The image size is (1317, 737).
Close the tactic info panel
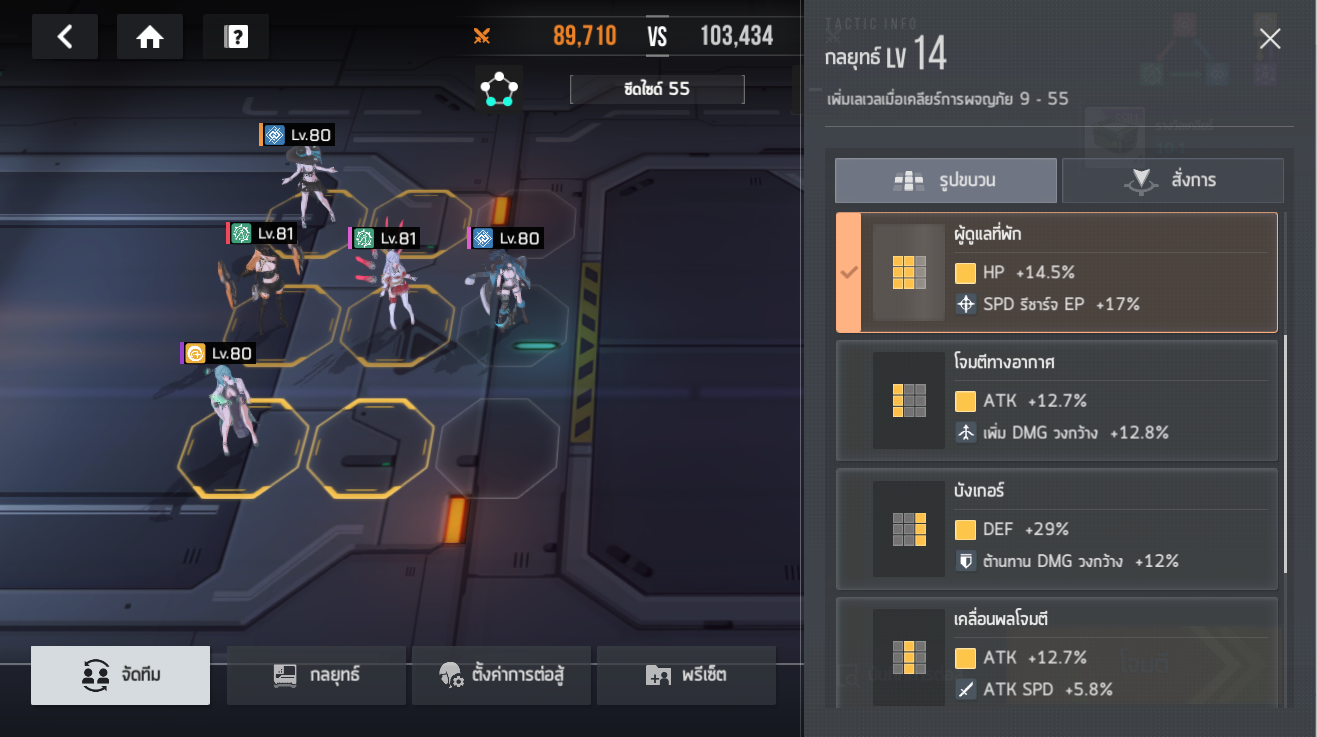pyautogui.click(x=1270, y=39)
